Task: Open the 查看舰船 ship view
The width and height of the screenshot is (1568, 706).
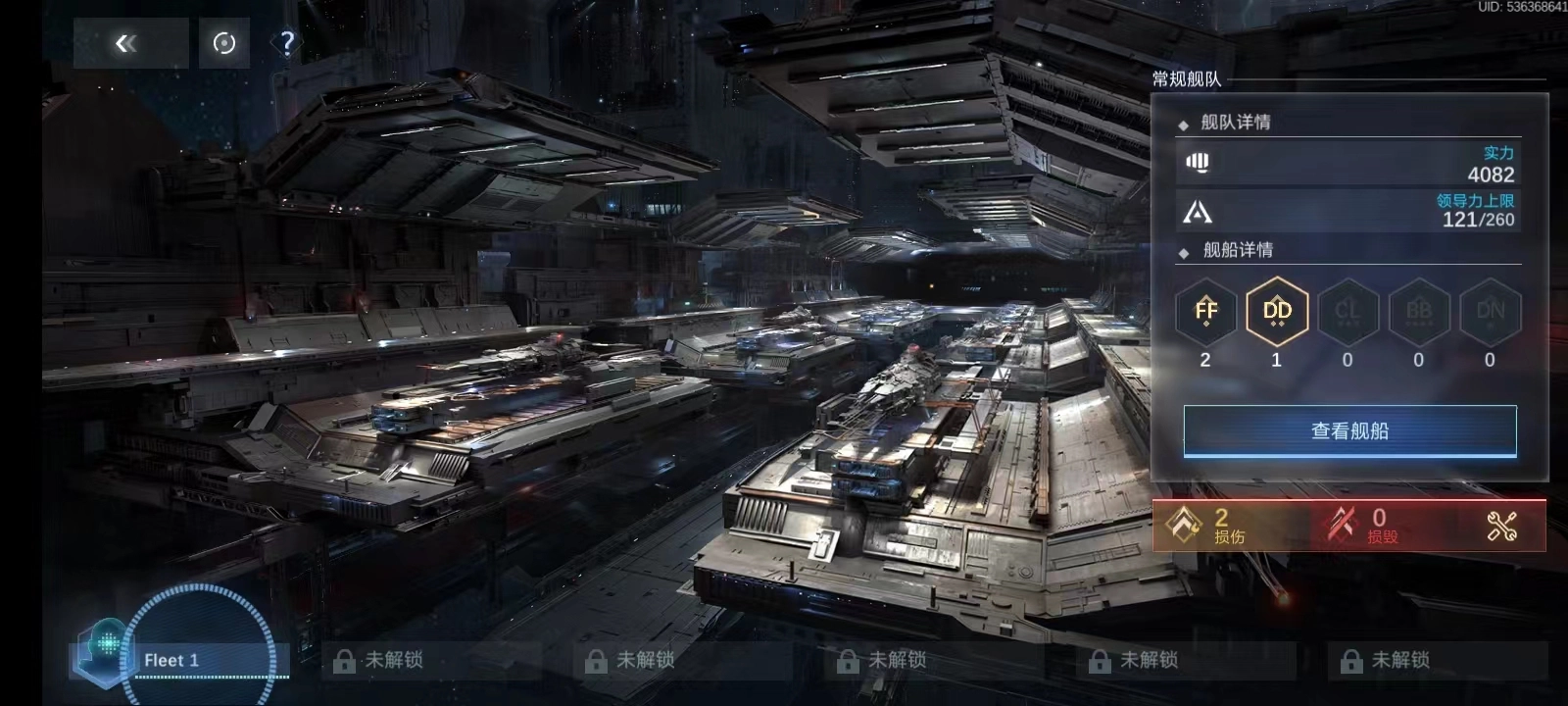Action: click(1349, 431)
